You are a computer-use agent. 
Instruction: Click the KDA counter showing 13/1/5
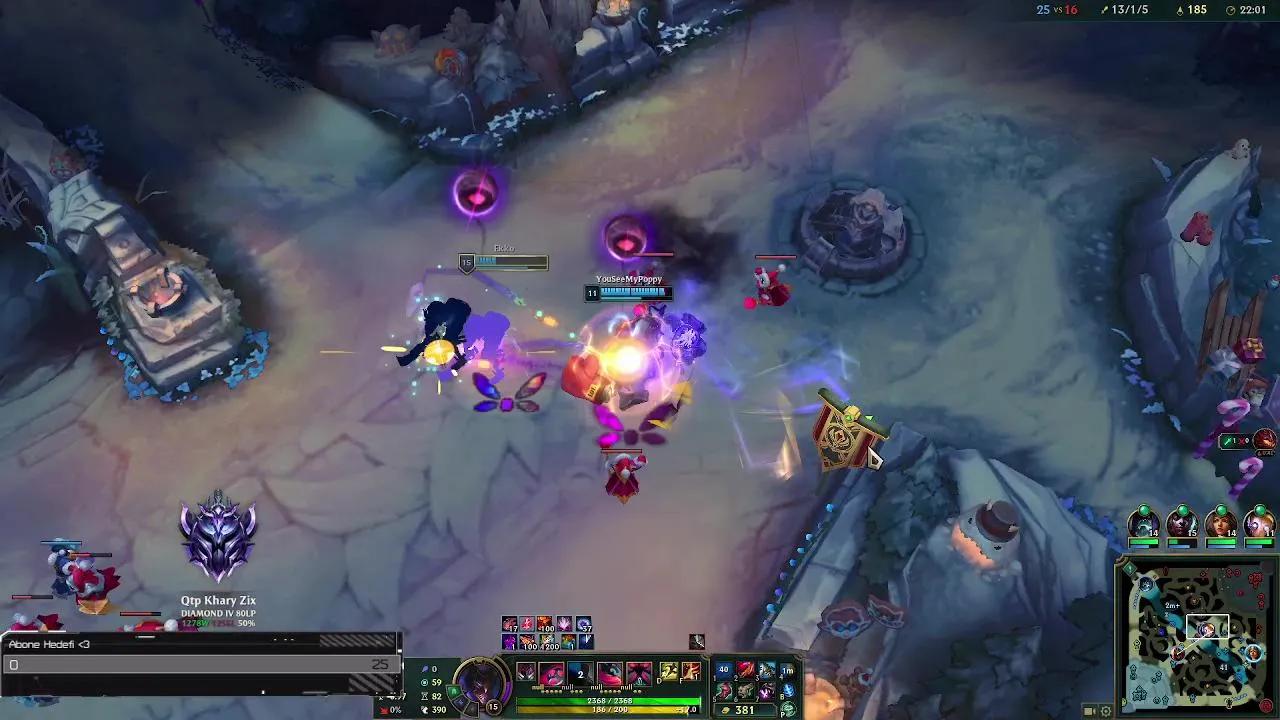1130,9
